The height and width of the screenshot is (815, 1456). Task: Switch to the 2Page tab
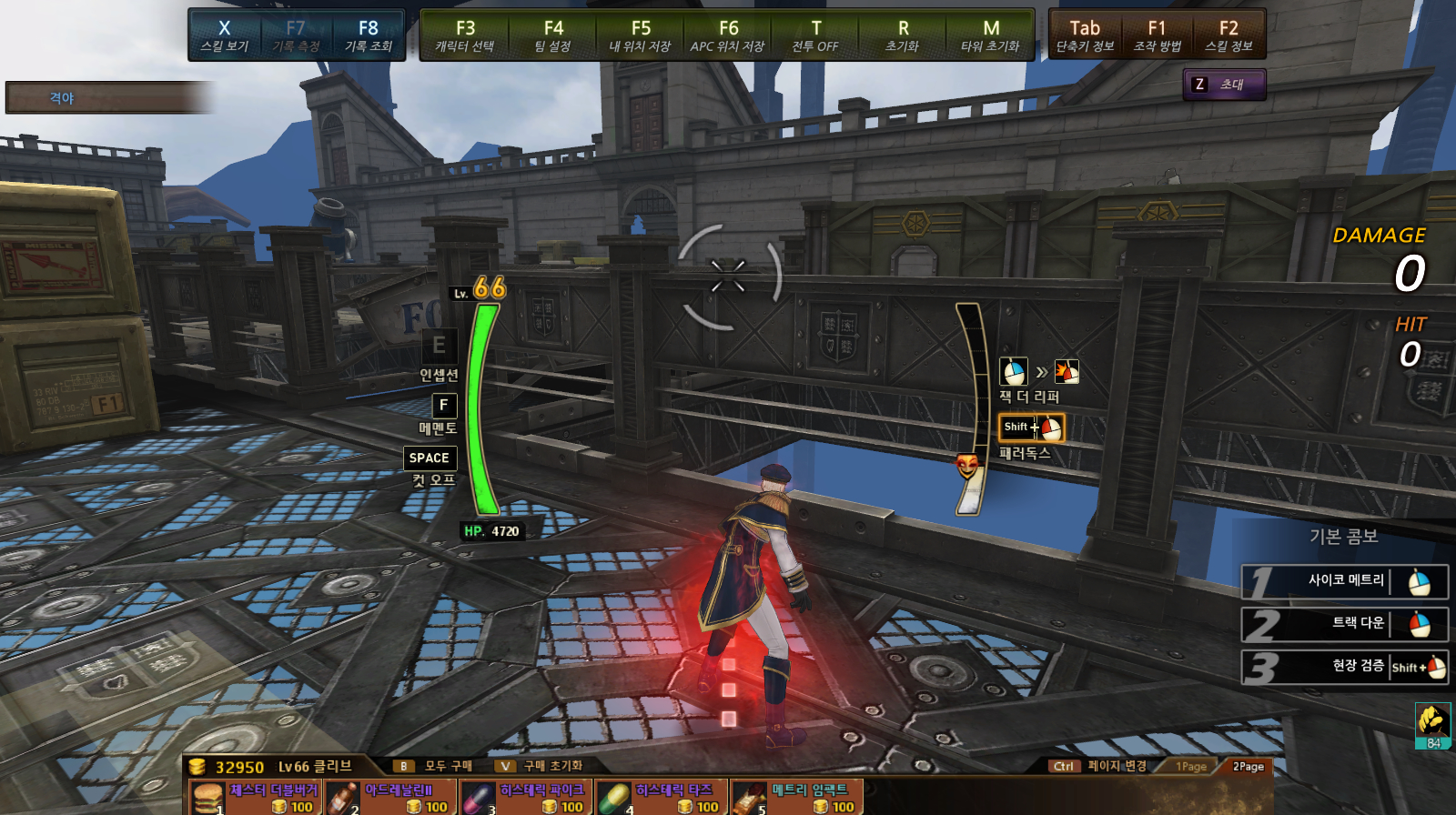point(1248,767)
